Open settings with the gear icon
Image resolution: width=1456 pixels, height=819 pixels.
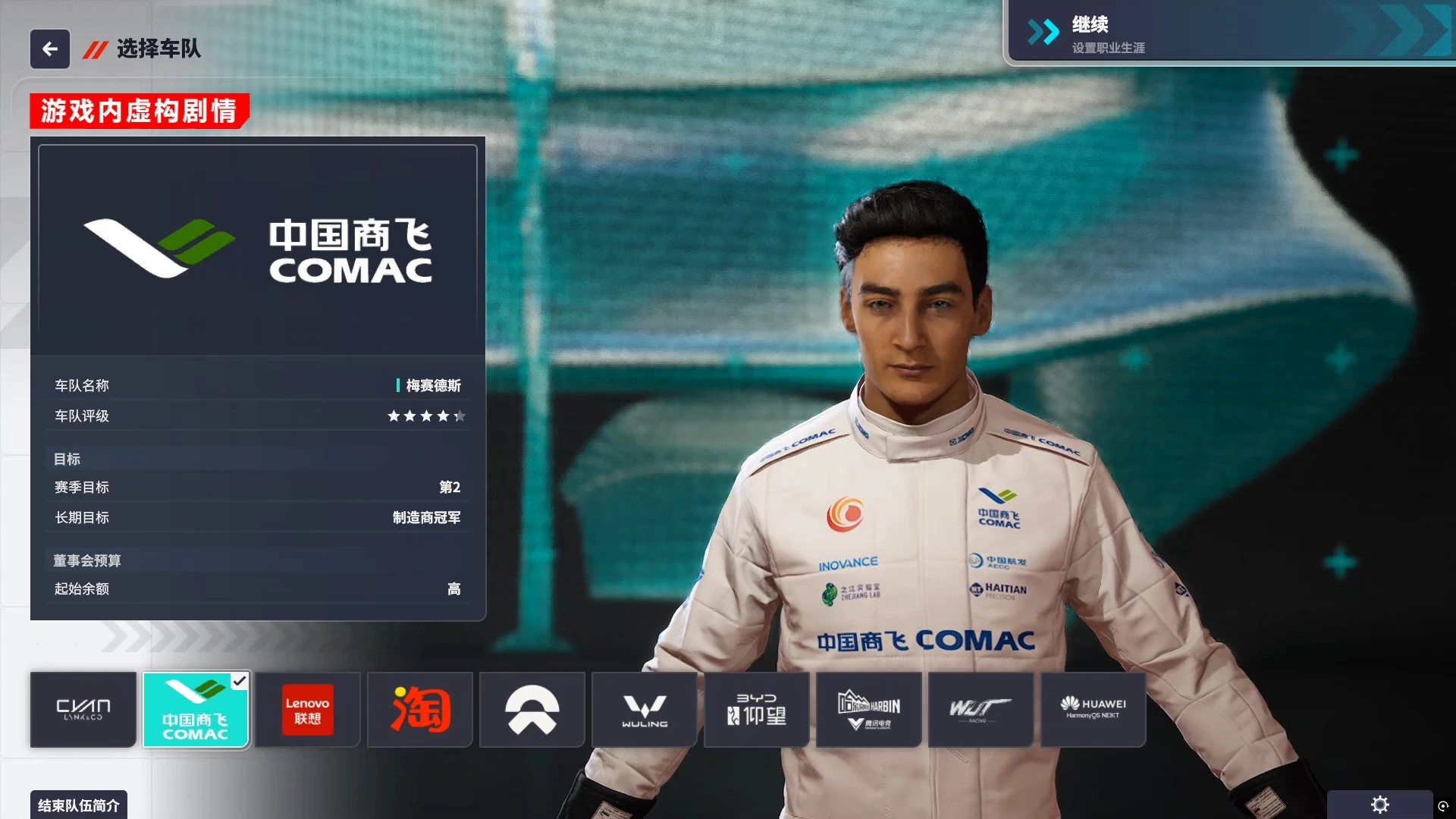[1379, 805]
